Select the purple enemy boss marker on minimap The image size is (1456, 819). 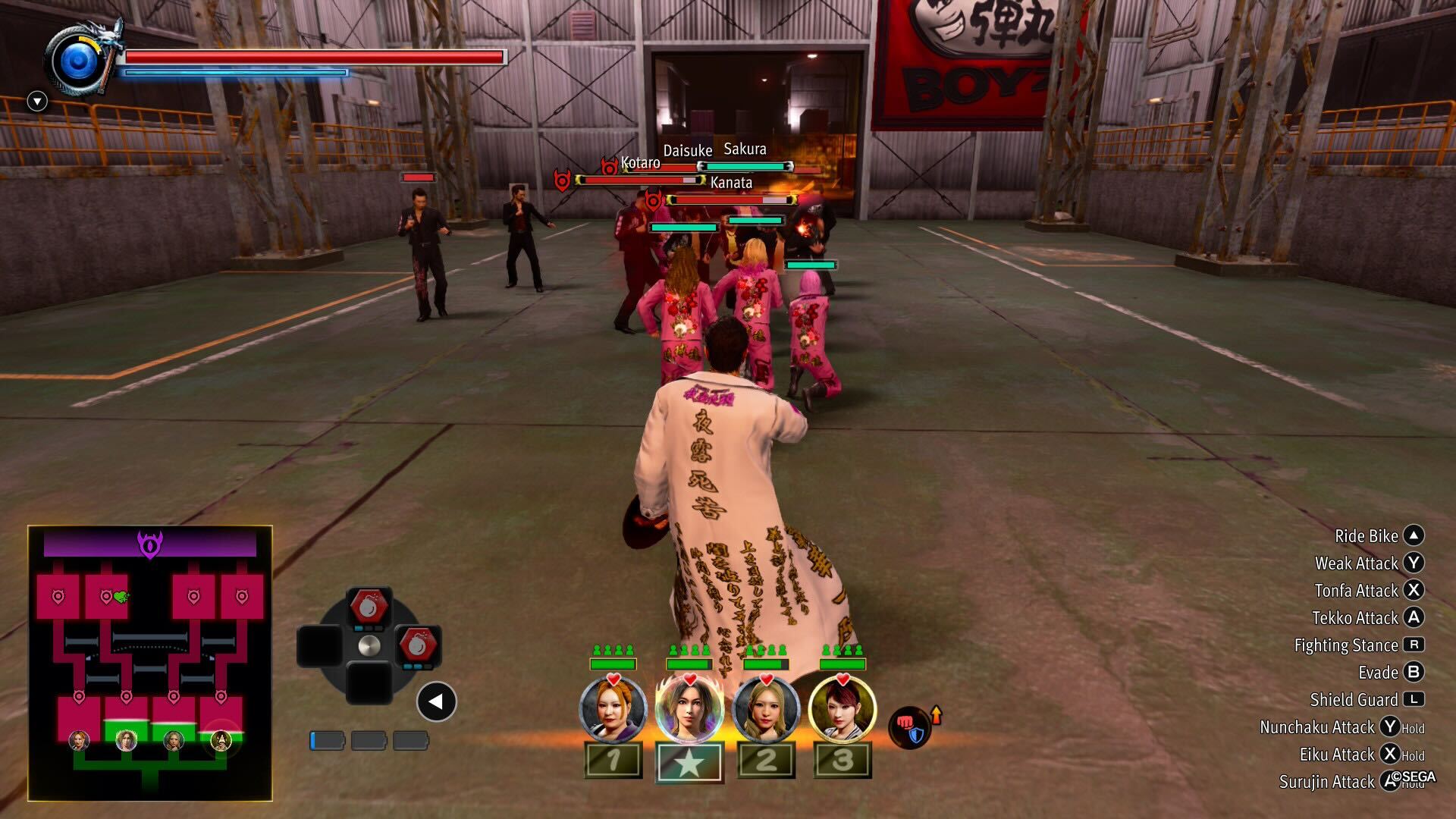coord(150,544)
